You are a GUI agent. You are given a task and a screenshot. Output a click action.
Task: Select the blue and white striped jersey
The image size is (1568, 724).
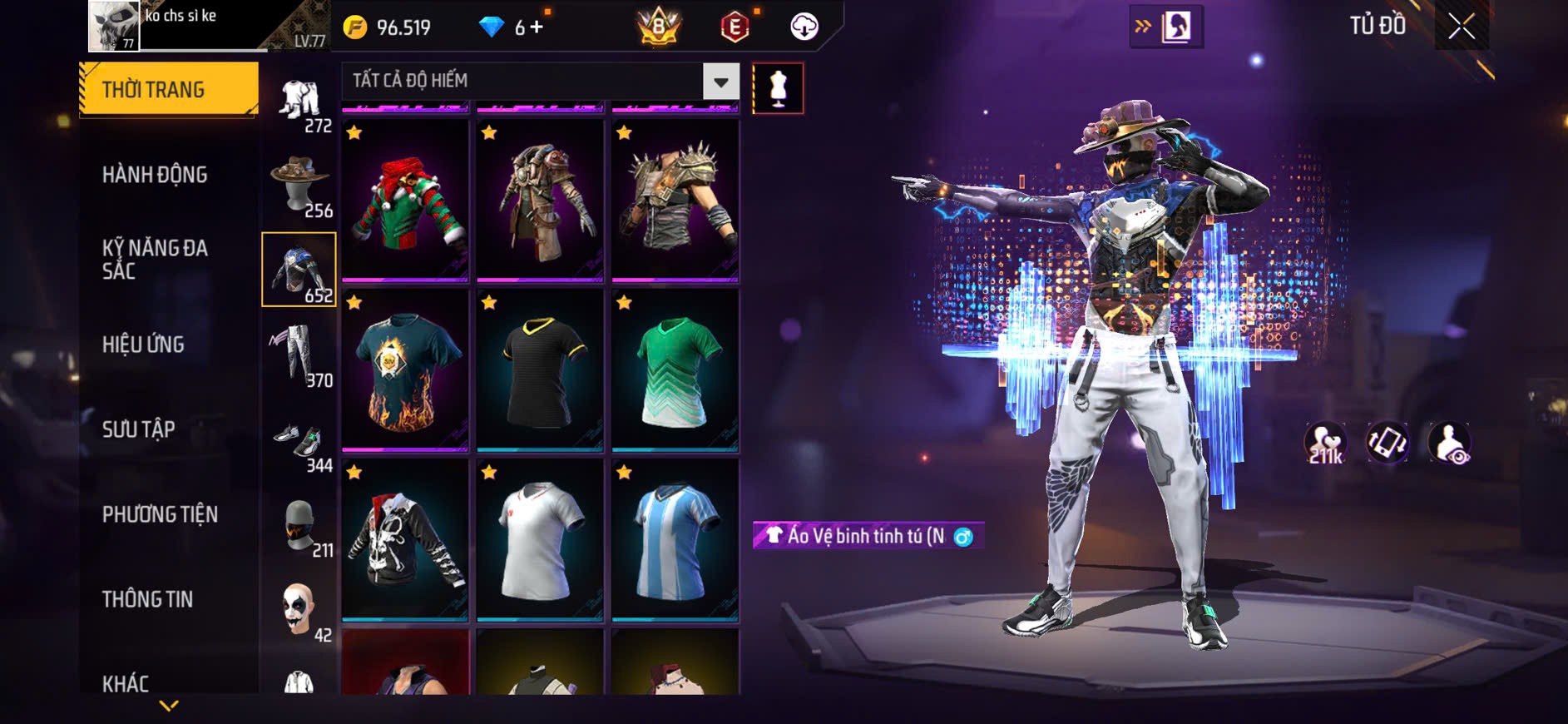click(675, 540)
